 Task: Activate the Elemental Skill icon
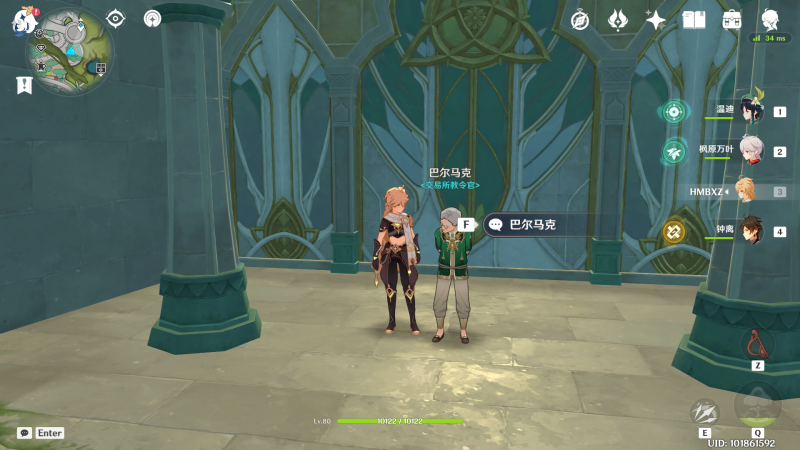point(705,413)
